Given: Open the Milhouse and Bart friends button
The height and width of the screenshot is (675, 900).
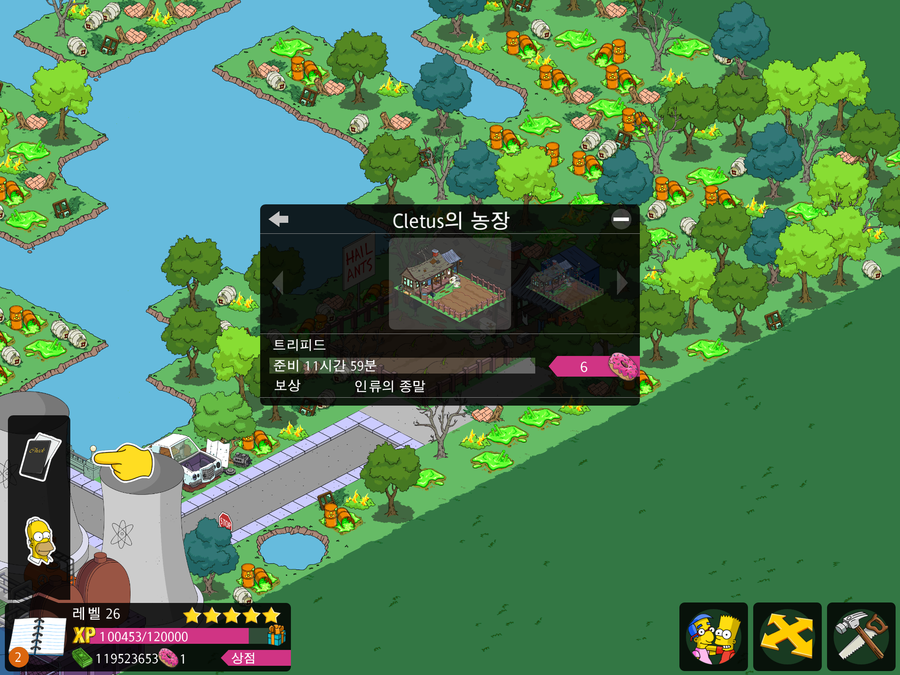Looking at the screenshot, I should 713,636.
